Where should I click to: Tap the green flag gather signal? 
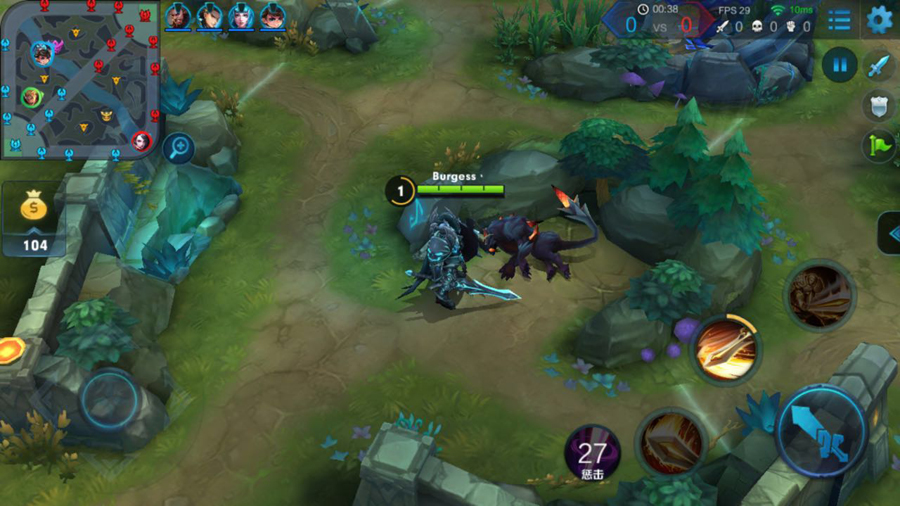pyautogui.click(x=878, y=147)
